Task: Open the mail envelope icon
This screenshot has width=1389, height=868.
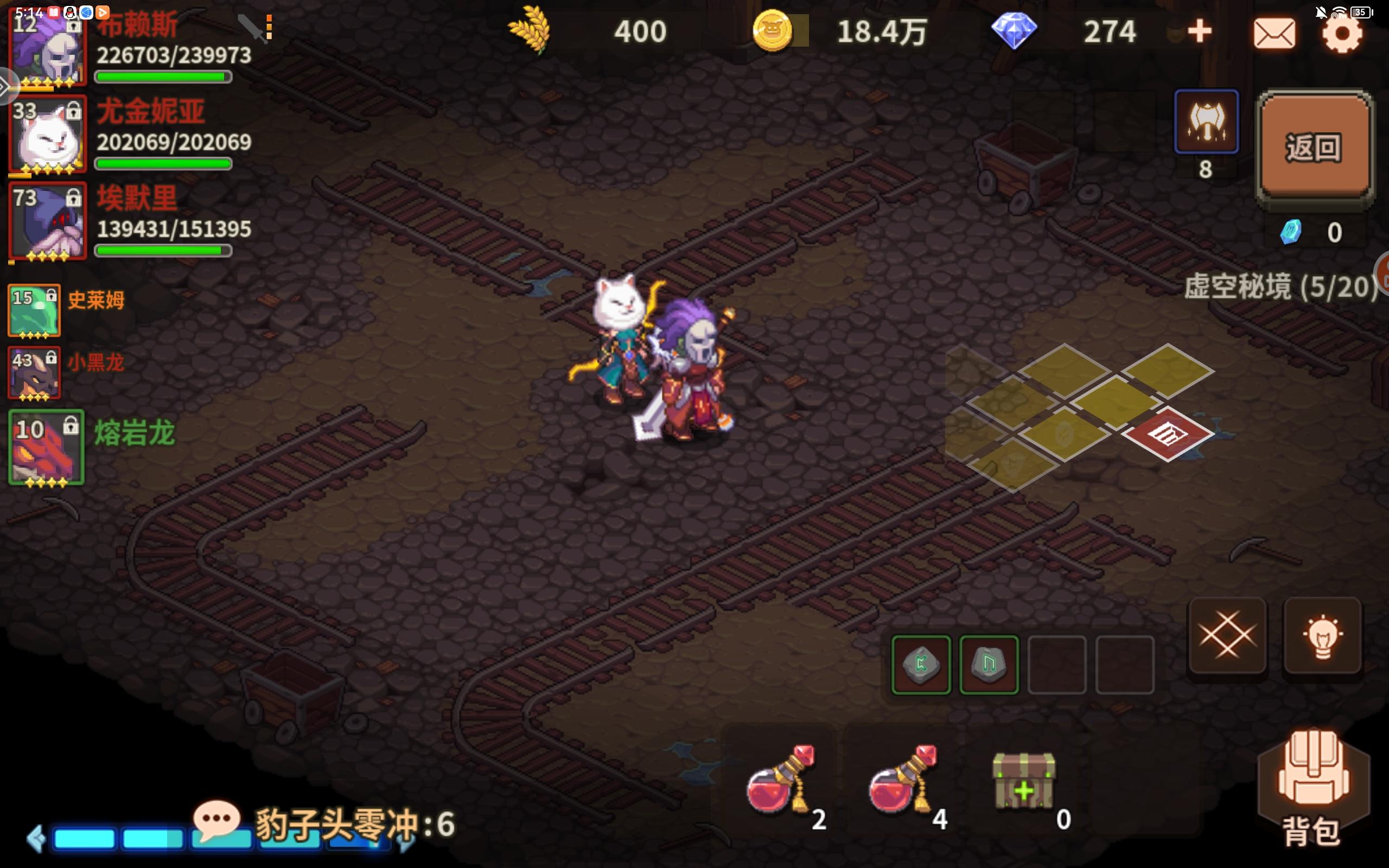Action: point(1275,33)
